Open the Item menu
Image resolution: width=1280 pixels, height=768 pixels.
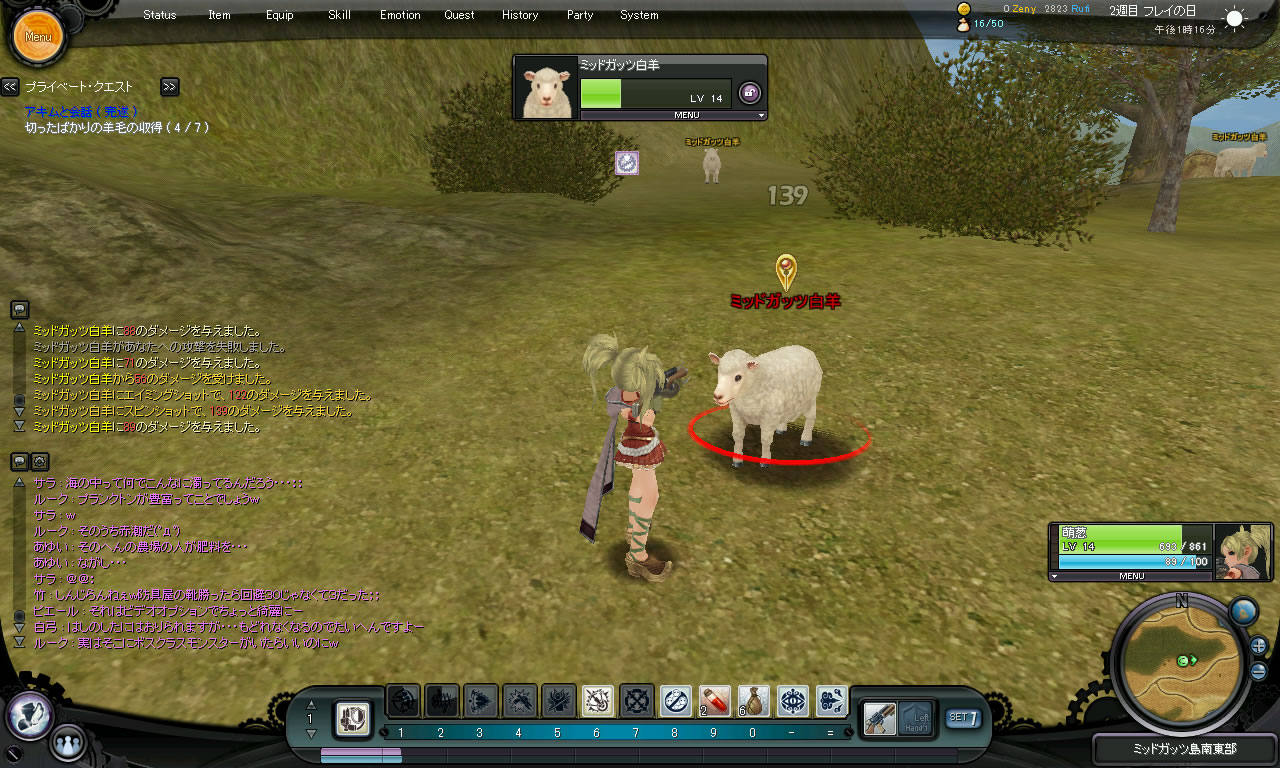(x=219, y=15)
